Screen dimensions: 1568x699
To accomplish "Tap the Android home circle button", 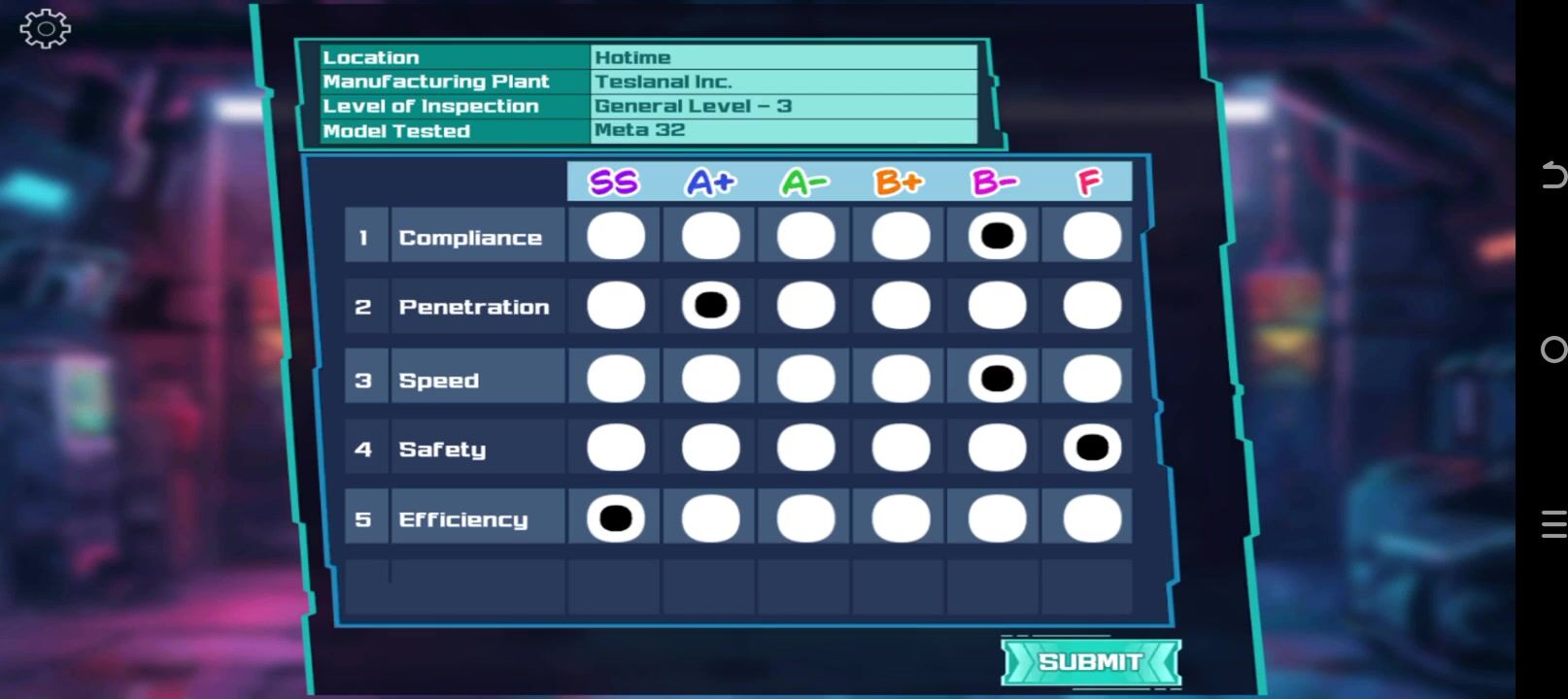I will [x=1552, y=349].
